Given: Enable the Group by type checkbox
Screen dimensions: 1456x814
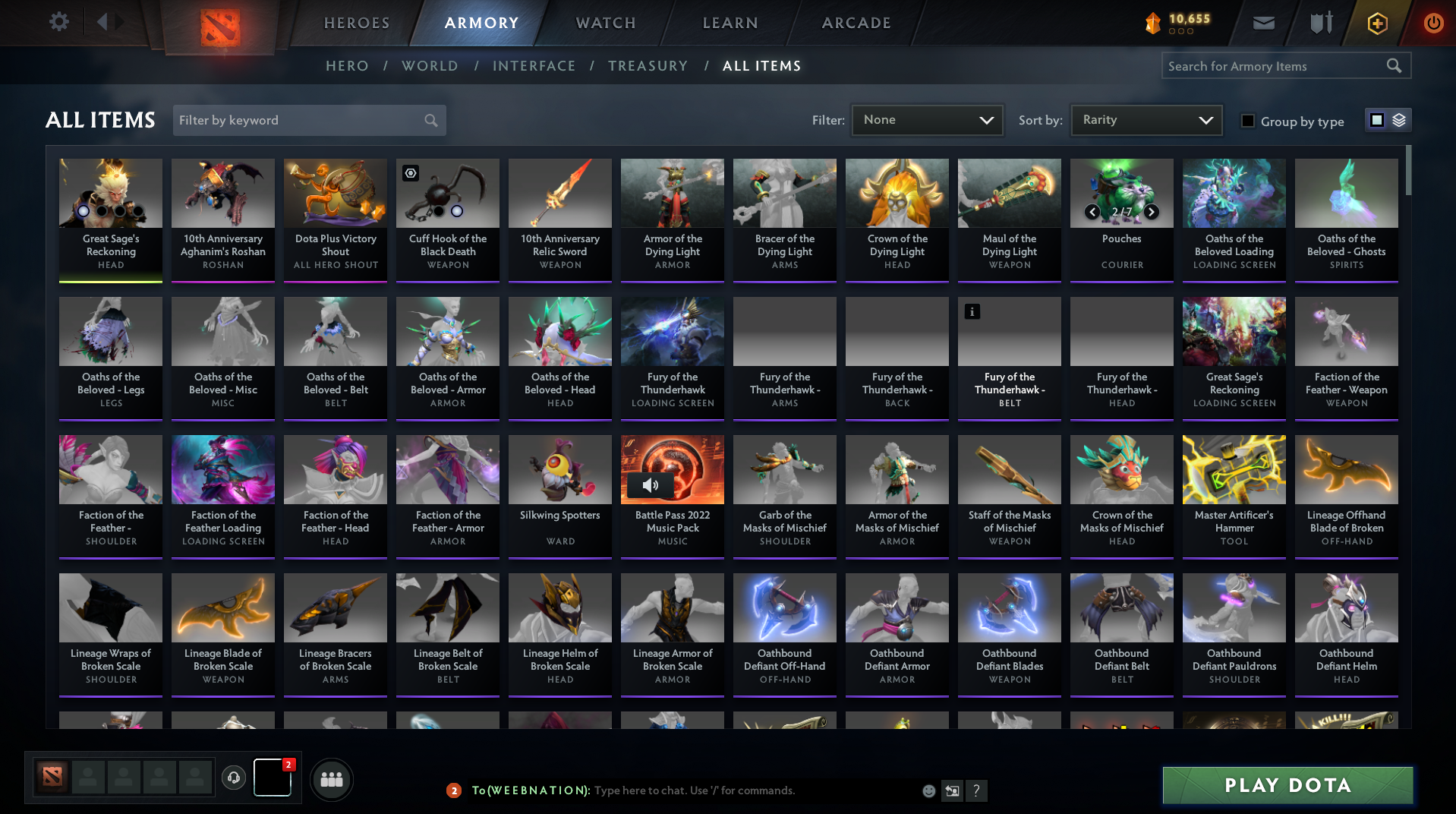Looking at the screenshot, I should (1247, 121).
